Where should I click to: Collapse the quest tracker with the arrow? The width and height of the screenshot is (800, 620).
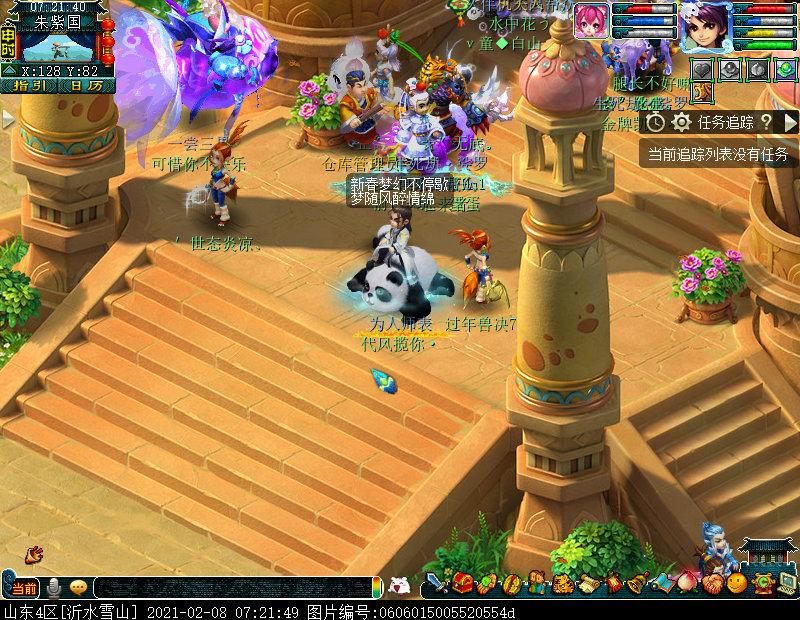pyautogui.click(x=789, y=122)
